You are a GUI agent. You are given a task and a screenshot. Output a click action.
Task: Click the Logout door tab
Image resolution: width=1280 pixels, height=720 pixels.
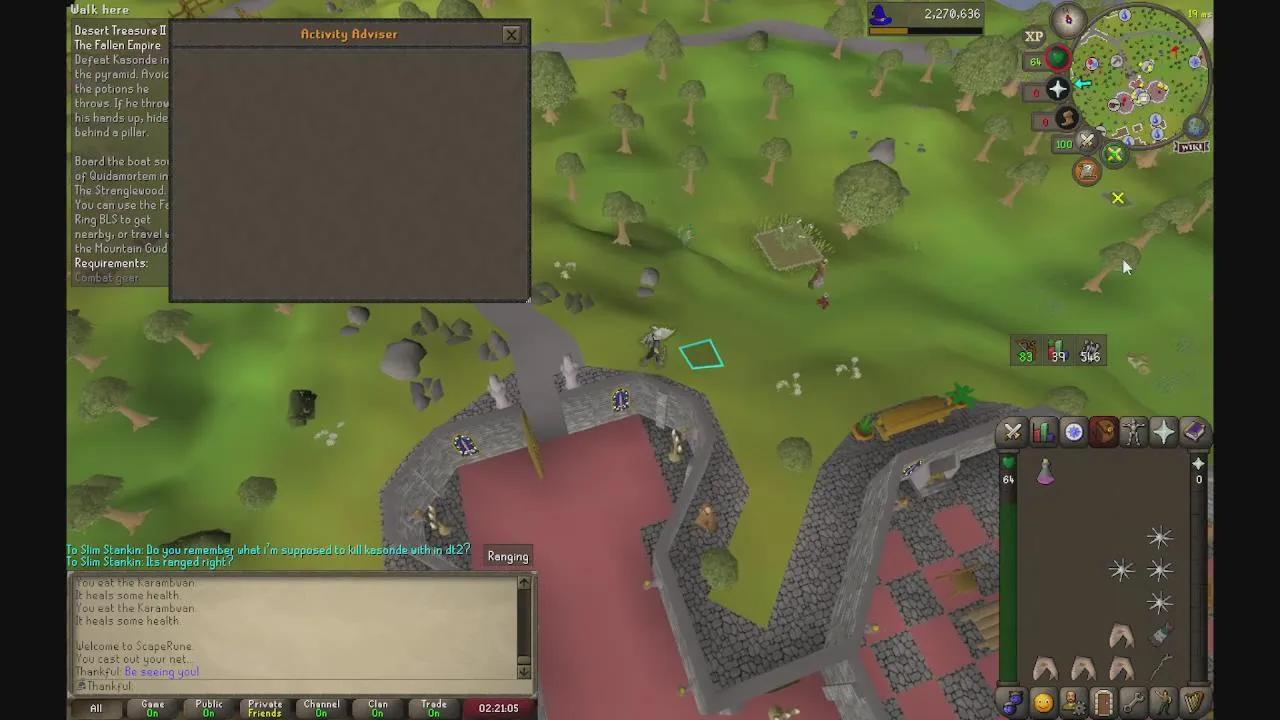(x=1103, y=702)
